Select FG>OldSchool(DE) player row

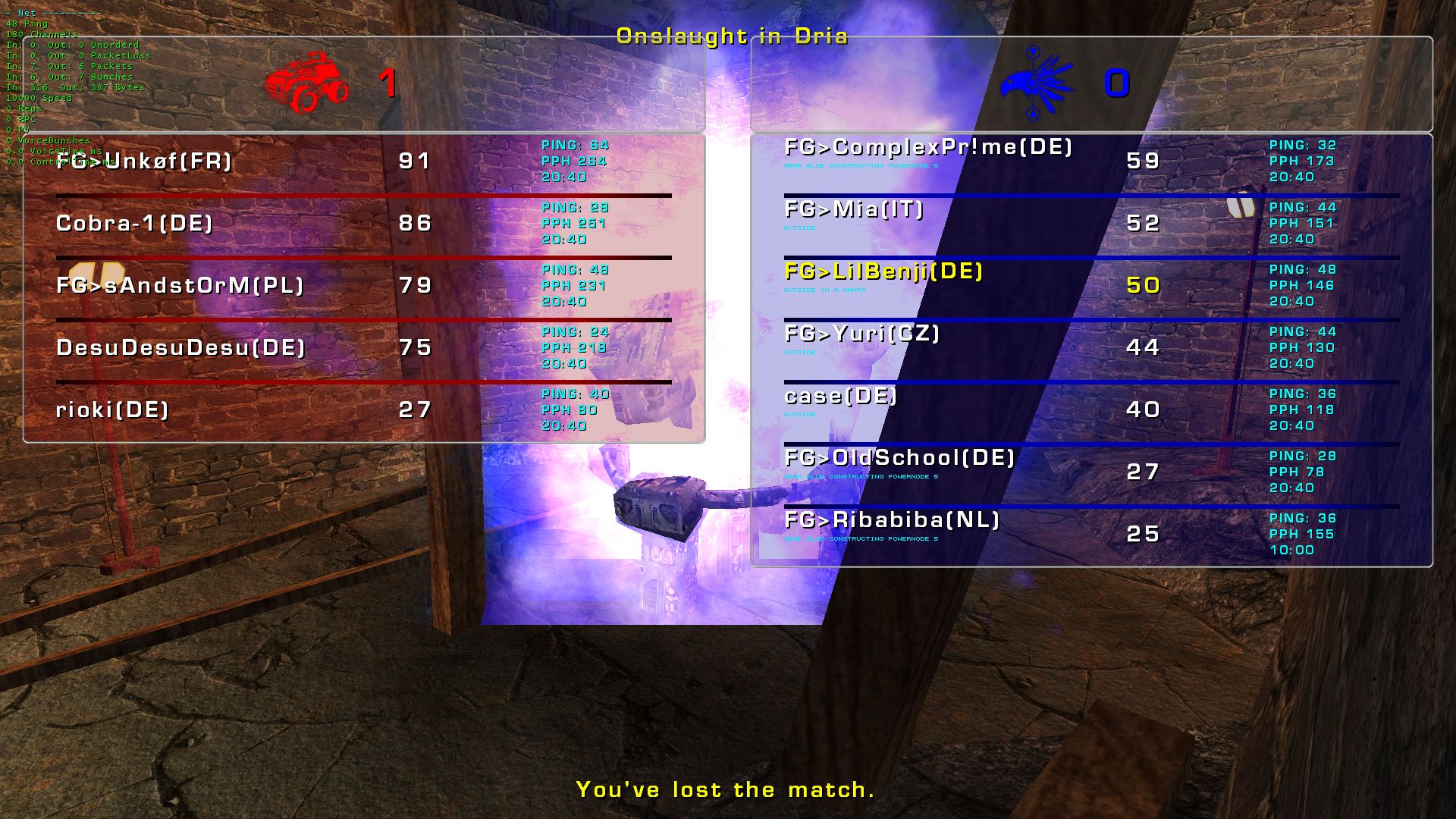[x=899, y=459]
